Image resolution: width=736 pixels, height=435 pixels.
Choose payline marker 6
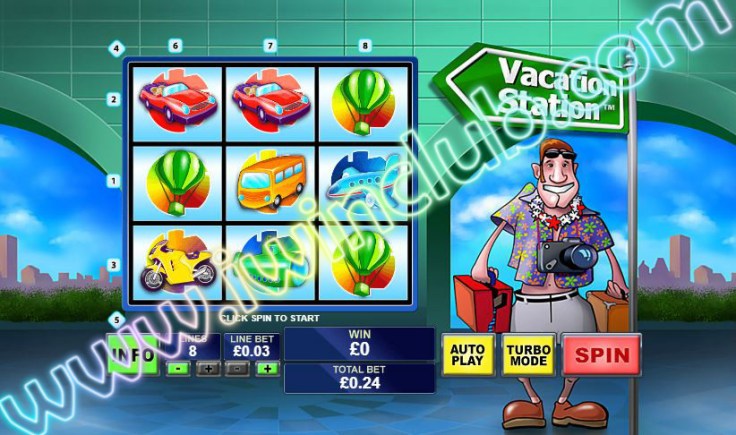[175, 45]
